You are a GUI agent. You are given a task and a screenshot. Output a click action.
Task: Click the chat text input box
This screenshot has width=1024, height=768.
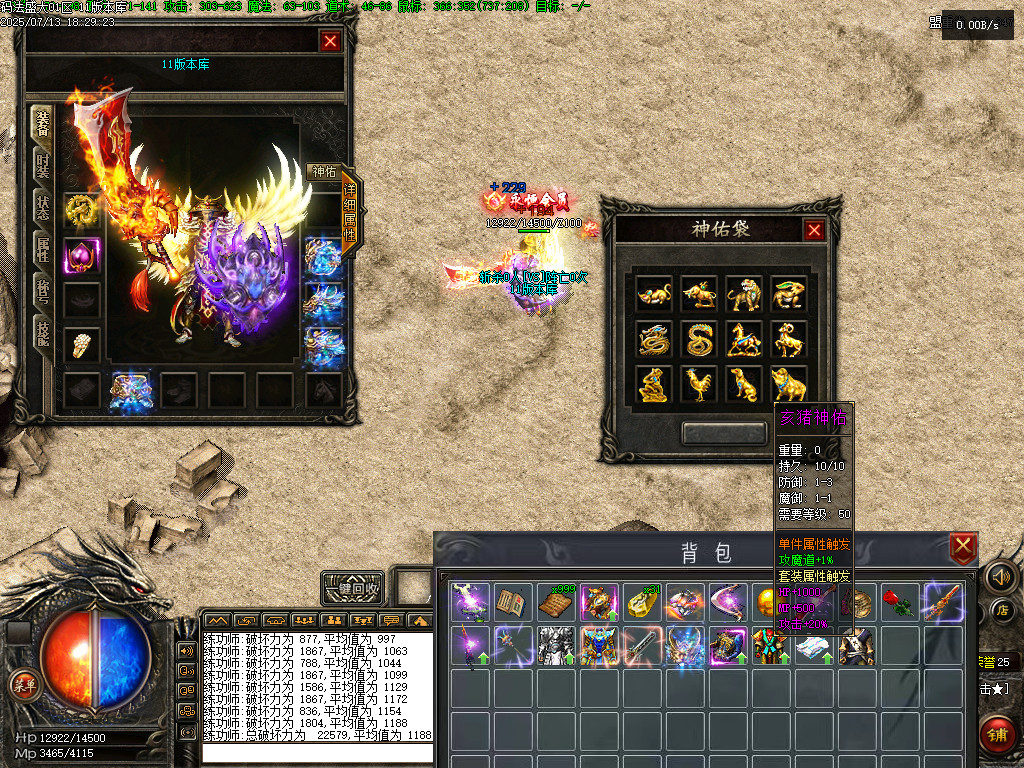(x=317, y=752)
